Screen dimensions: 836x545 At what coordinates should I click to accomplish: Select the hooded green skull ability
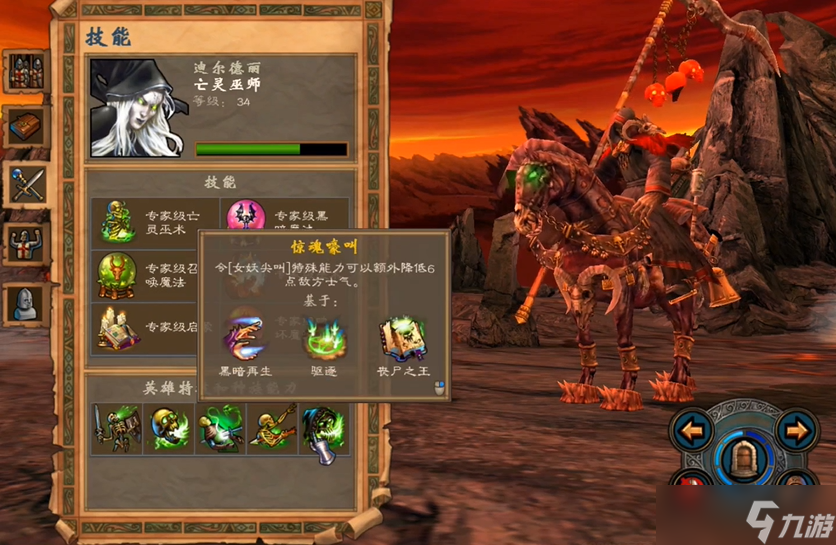(324, 430)
